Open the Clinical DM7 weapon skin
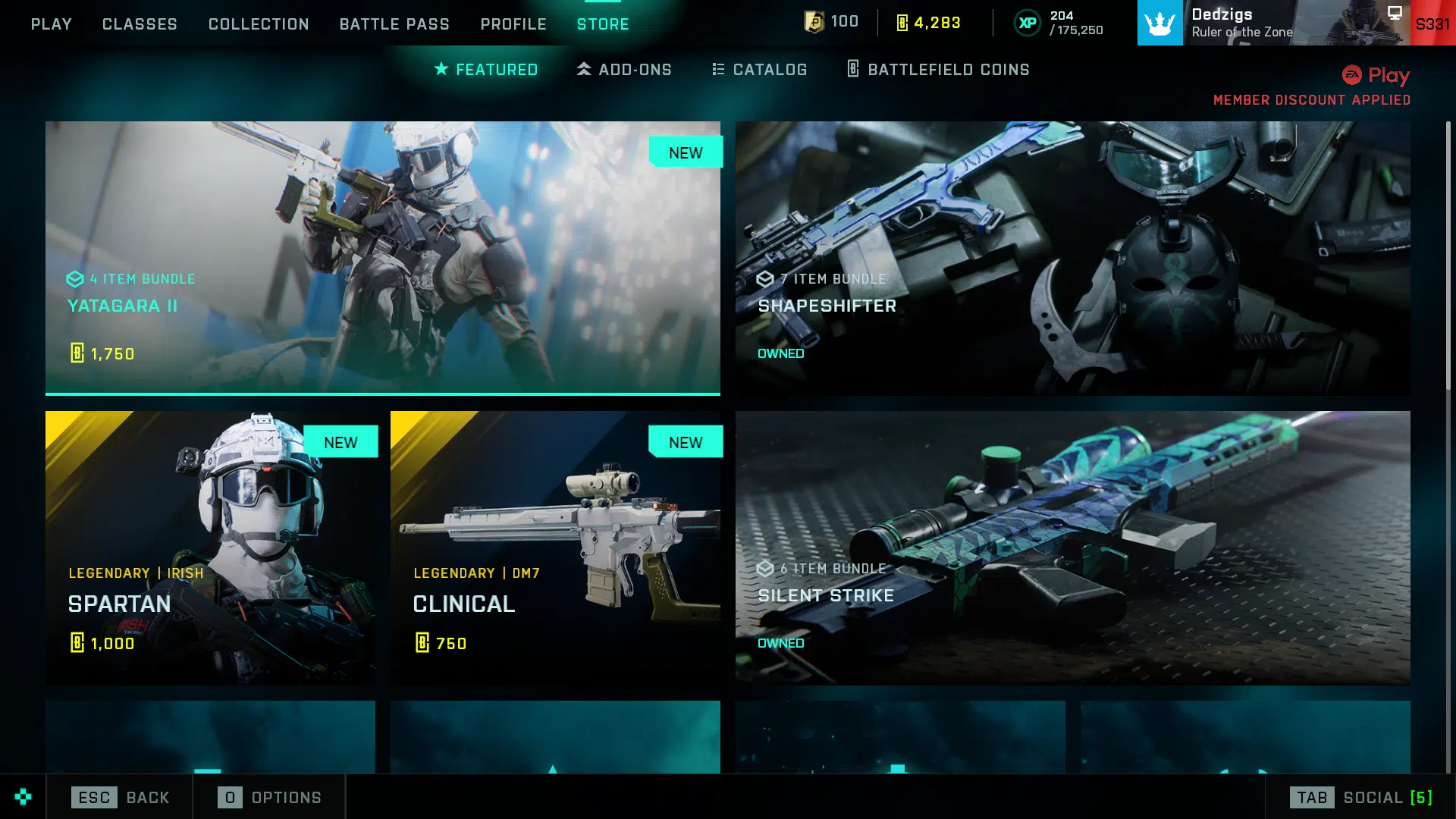 pos(555,548)
